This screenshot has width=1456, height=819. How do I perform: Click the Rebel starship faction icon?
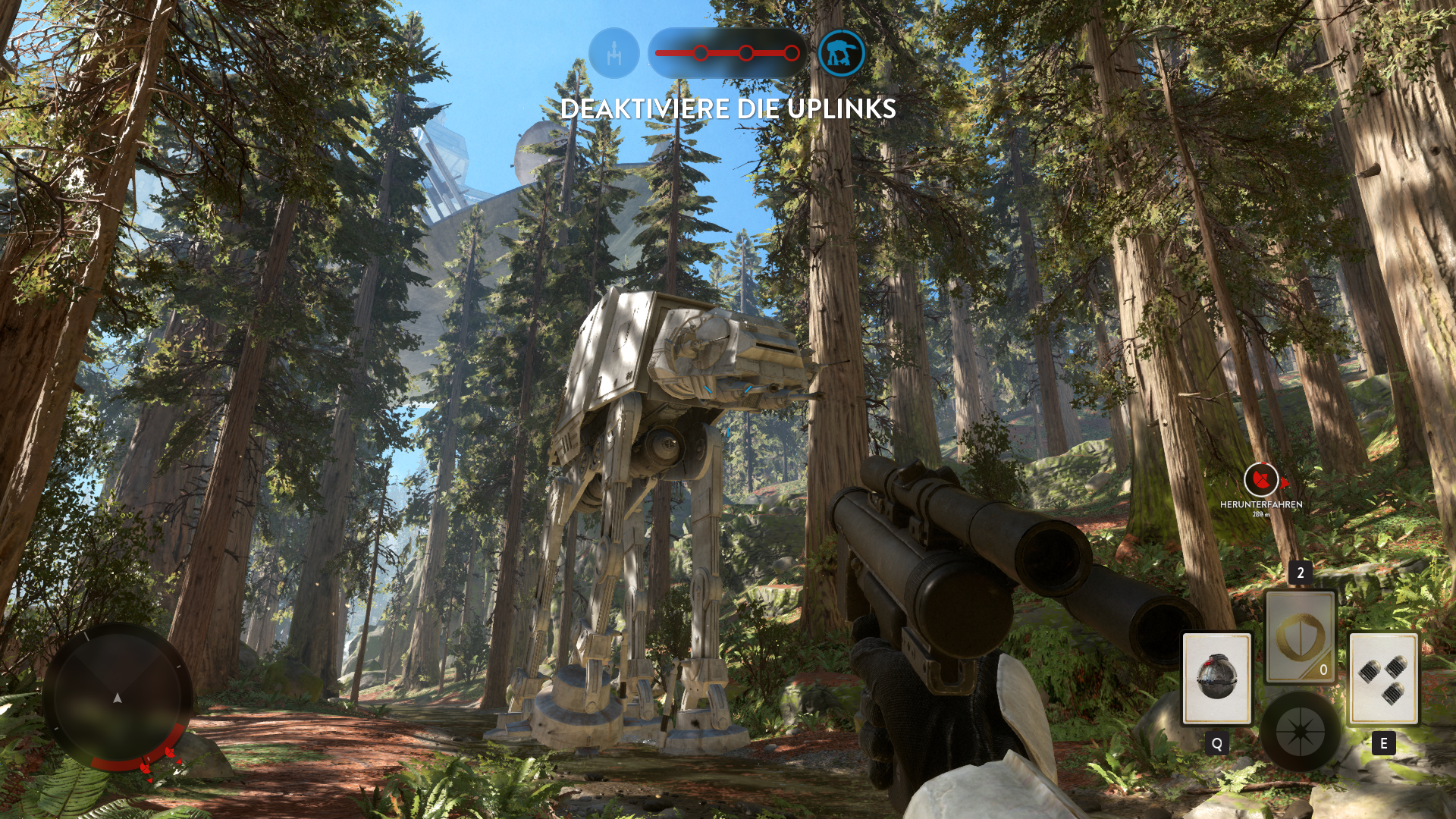[x=614, y=53]
